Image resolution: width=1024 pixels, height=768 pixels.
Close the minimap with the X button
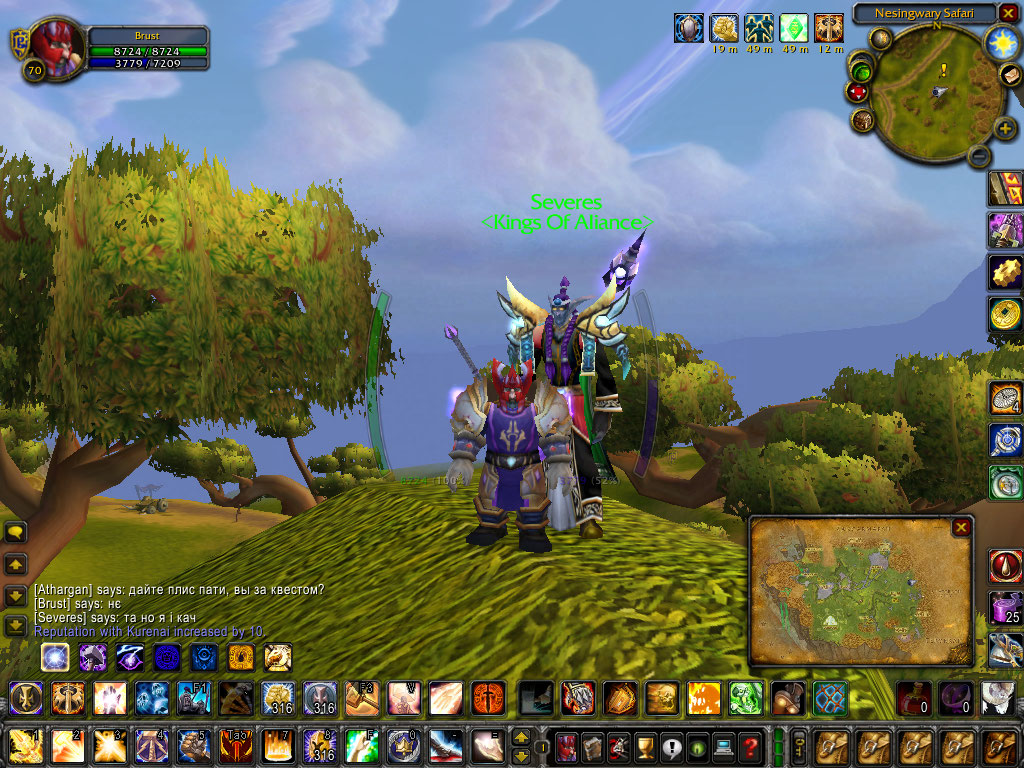[x=1010, y=13]
